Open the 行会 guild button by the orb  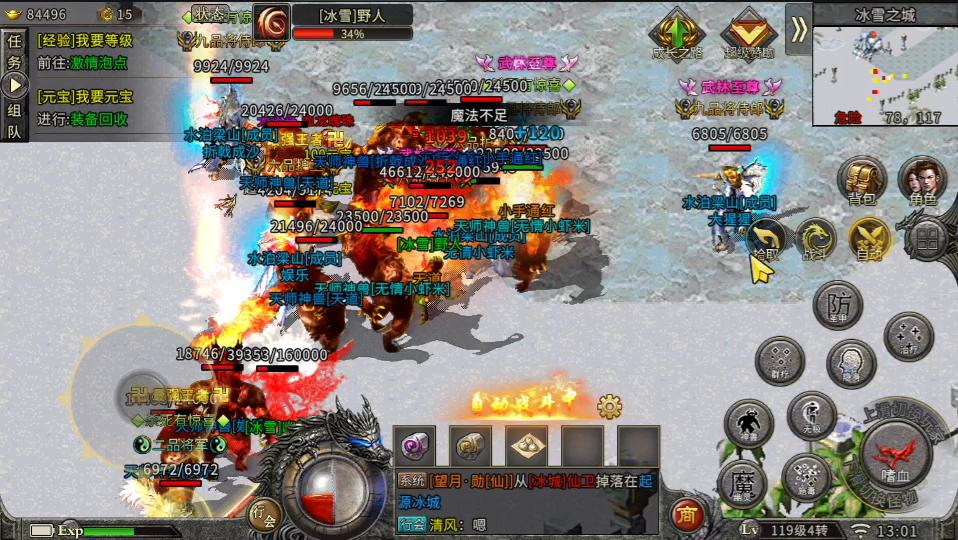click(x=264, y=514)
